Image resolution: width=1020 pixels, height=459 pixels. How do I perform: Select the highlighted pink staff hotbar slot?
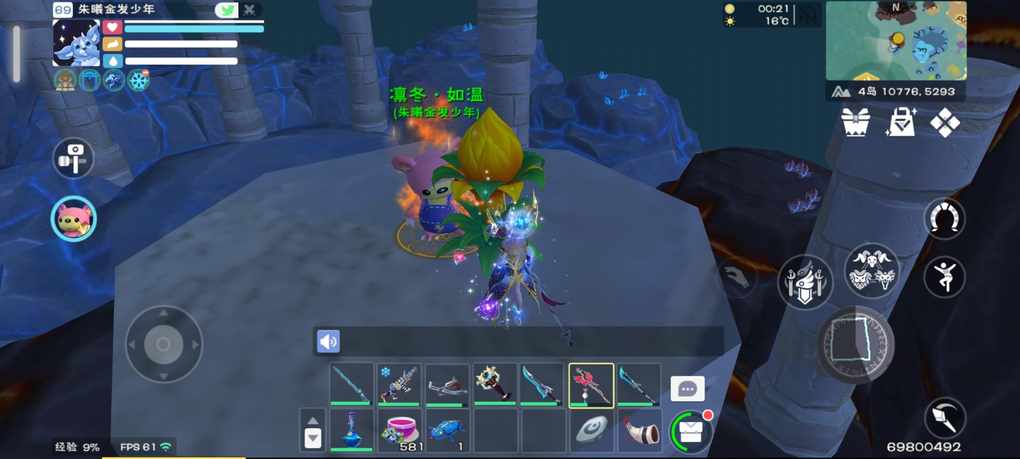click(x=591, y=385)
